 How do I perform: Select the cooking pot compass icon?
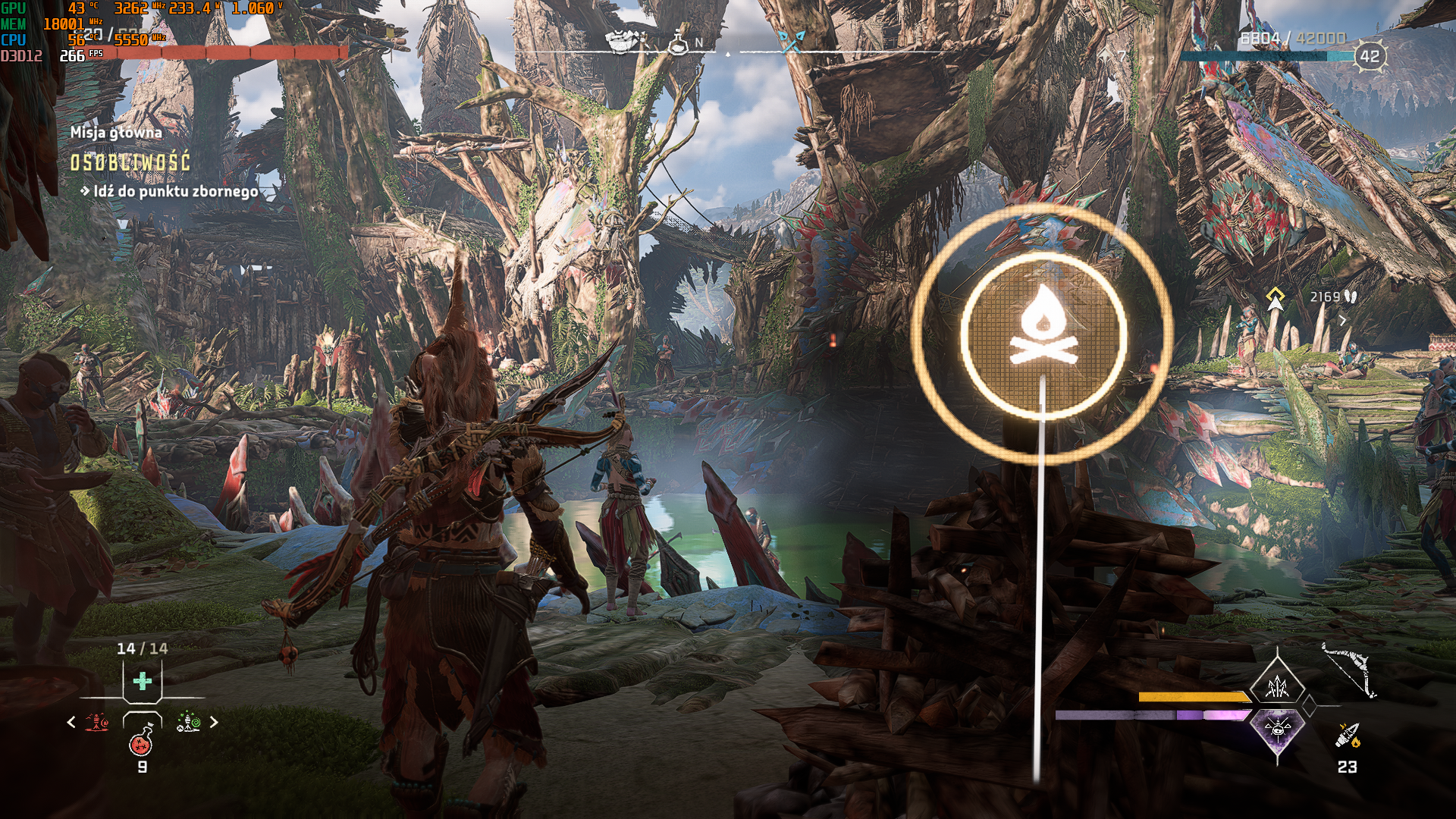(621, 44)
